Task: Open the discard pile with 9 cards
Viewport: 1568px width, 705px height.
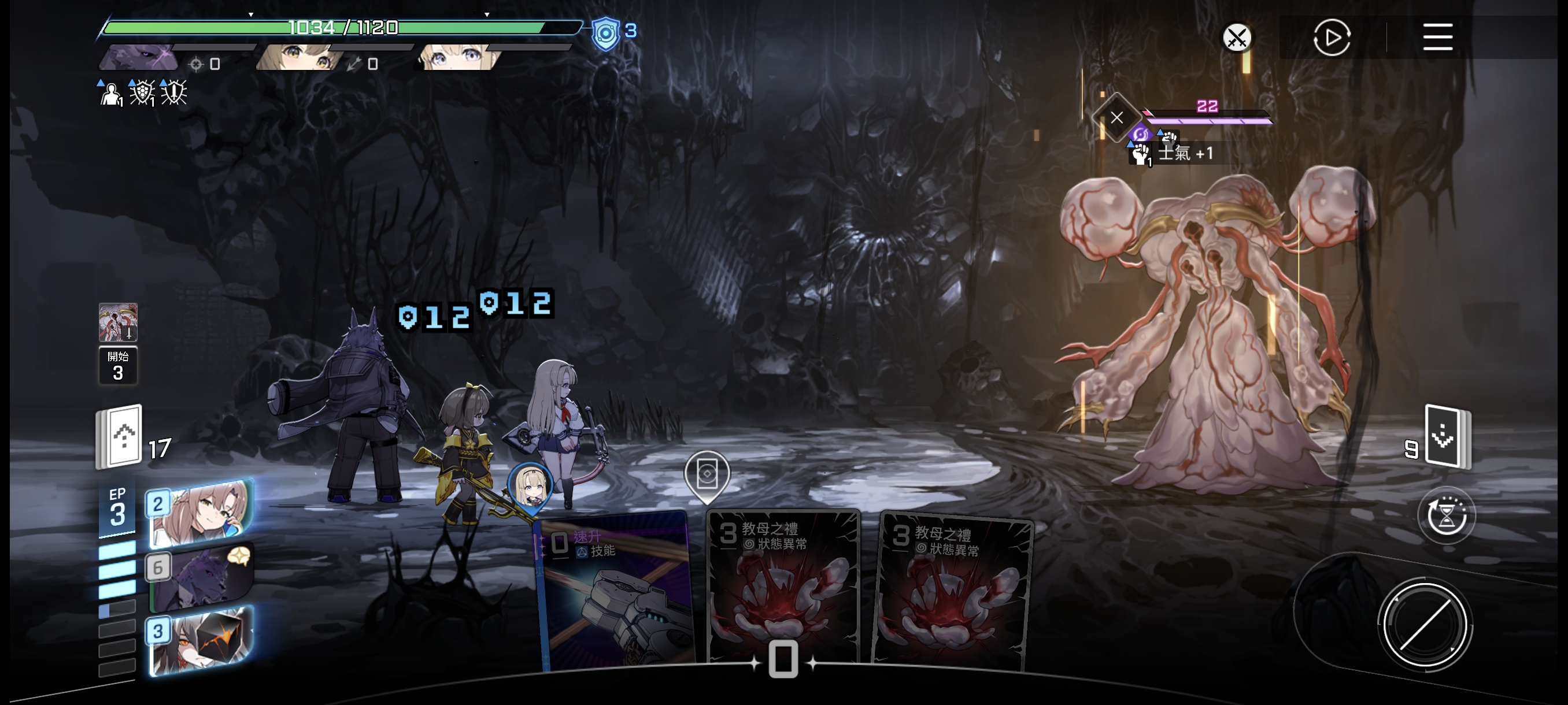Action: 1446,436
